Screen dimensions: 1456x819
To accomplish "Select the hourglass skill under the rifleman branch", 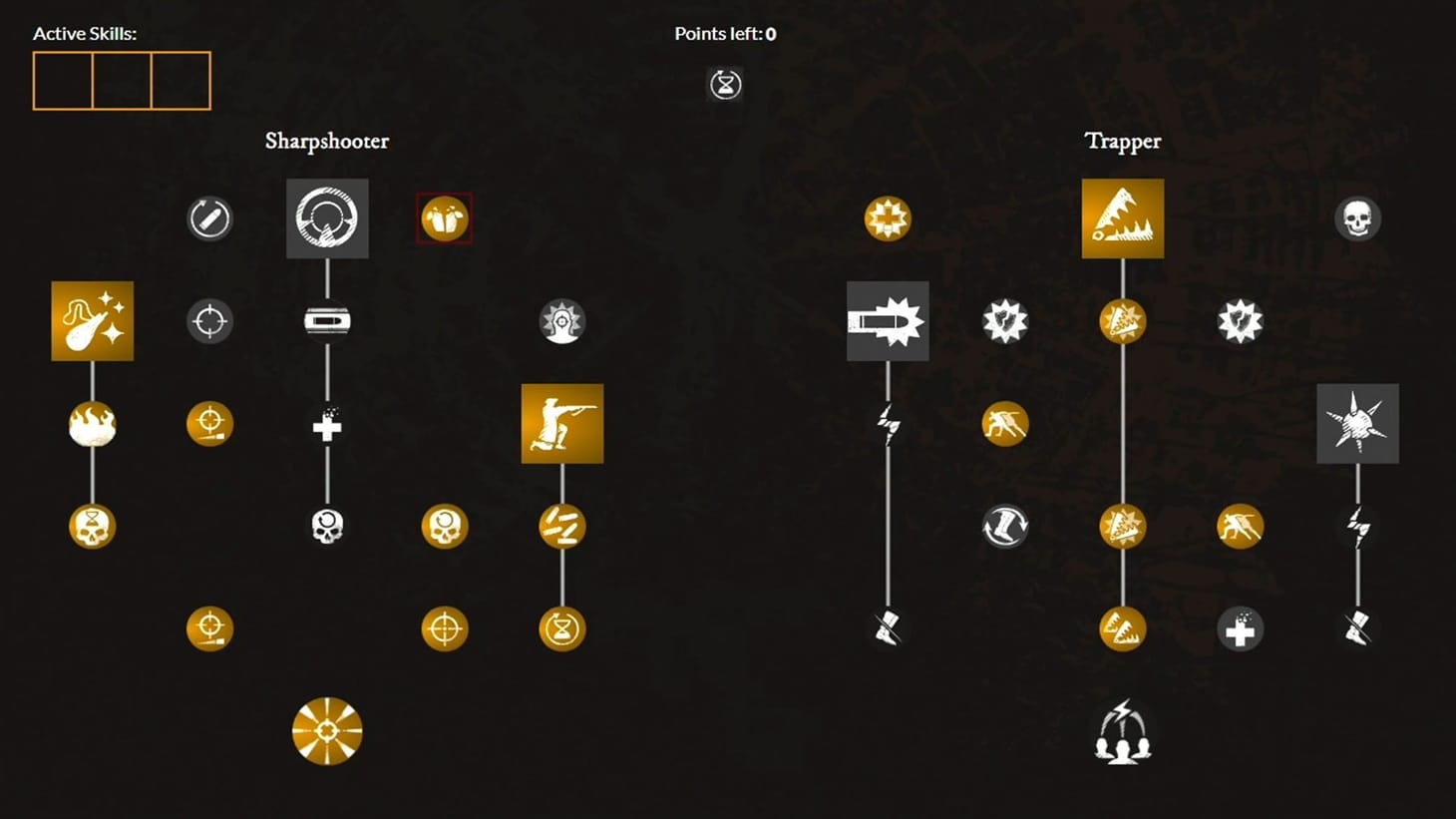I will (561, 628).
